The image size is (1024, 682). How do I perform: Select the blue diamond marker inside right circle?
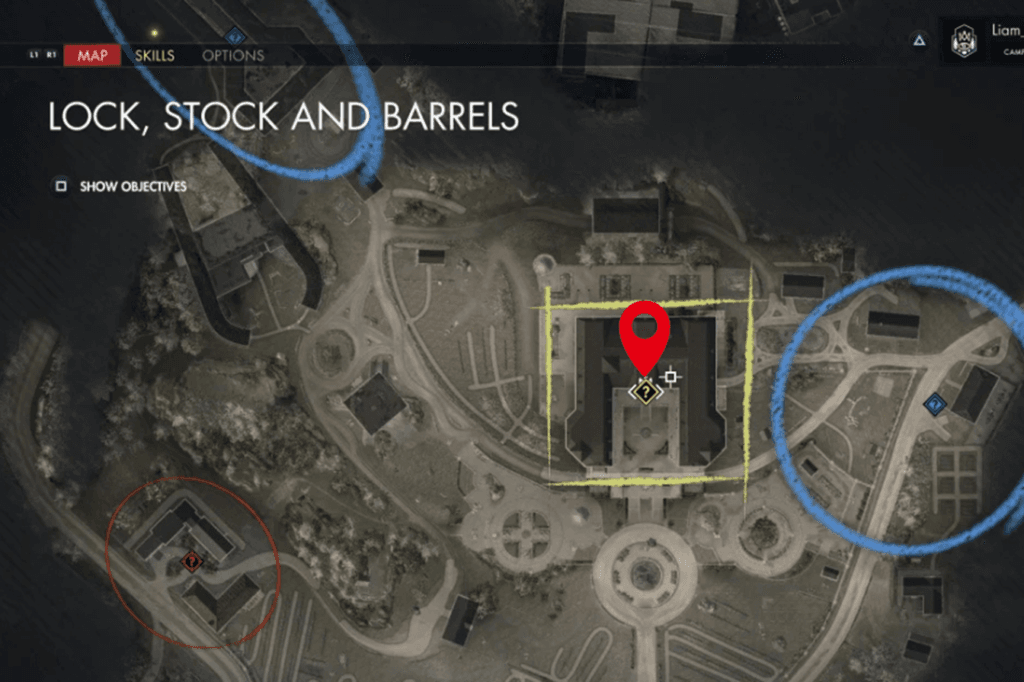coord(935,404)
